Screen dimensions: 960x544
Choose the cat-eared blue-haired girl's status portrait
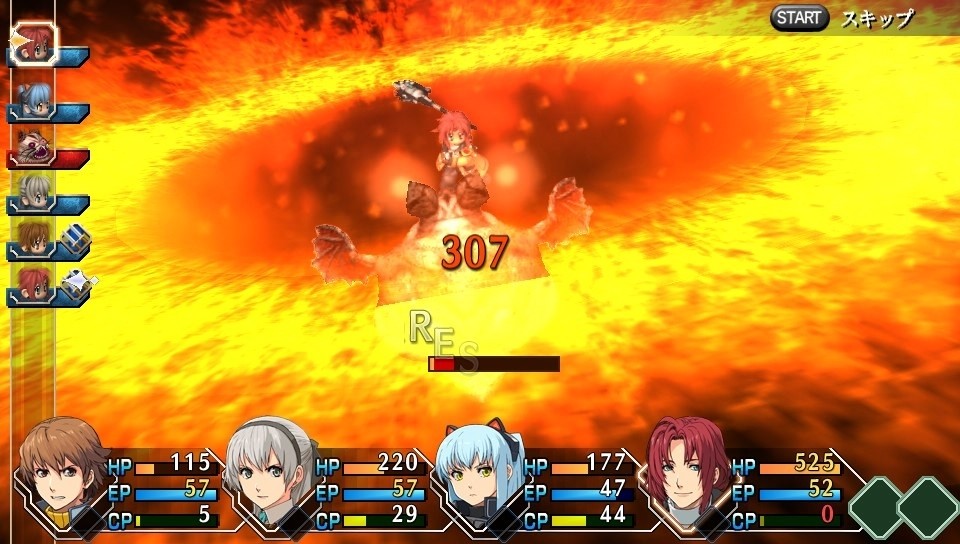(478, 468)
